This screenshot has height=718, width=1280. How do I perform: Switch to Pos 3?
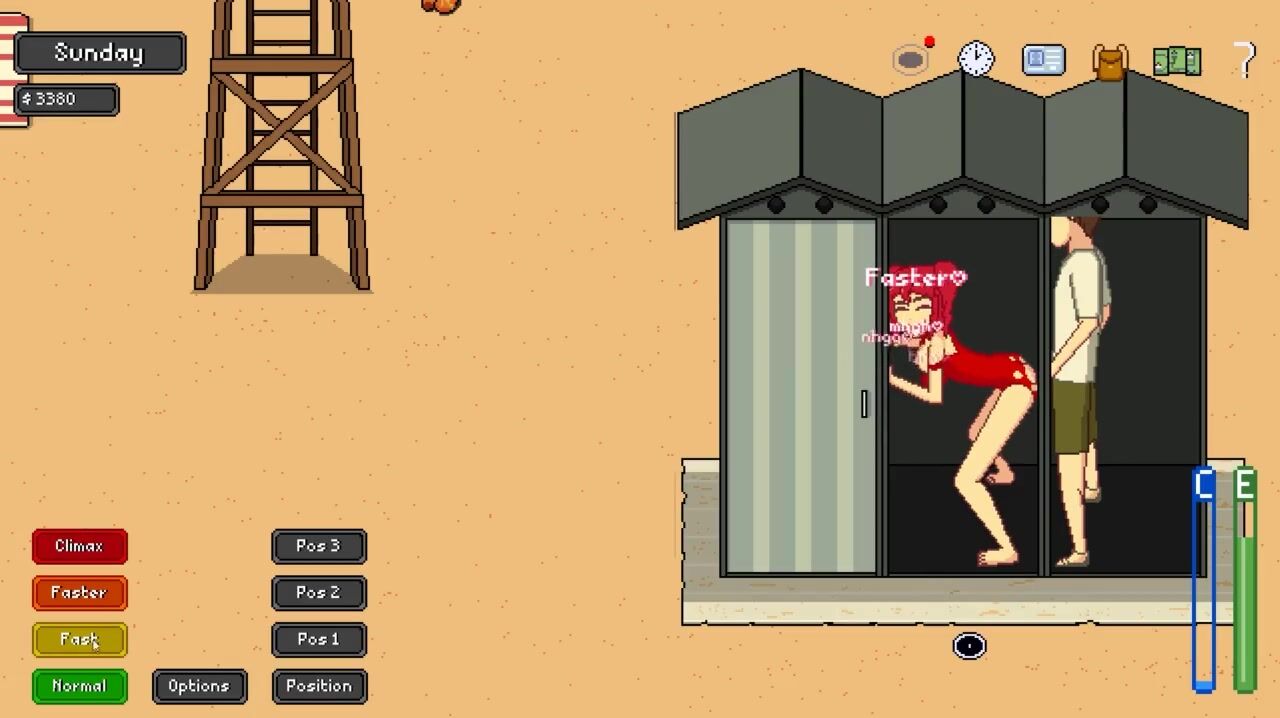coord(319,546)
